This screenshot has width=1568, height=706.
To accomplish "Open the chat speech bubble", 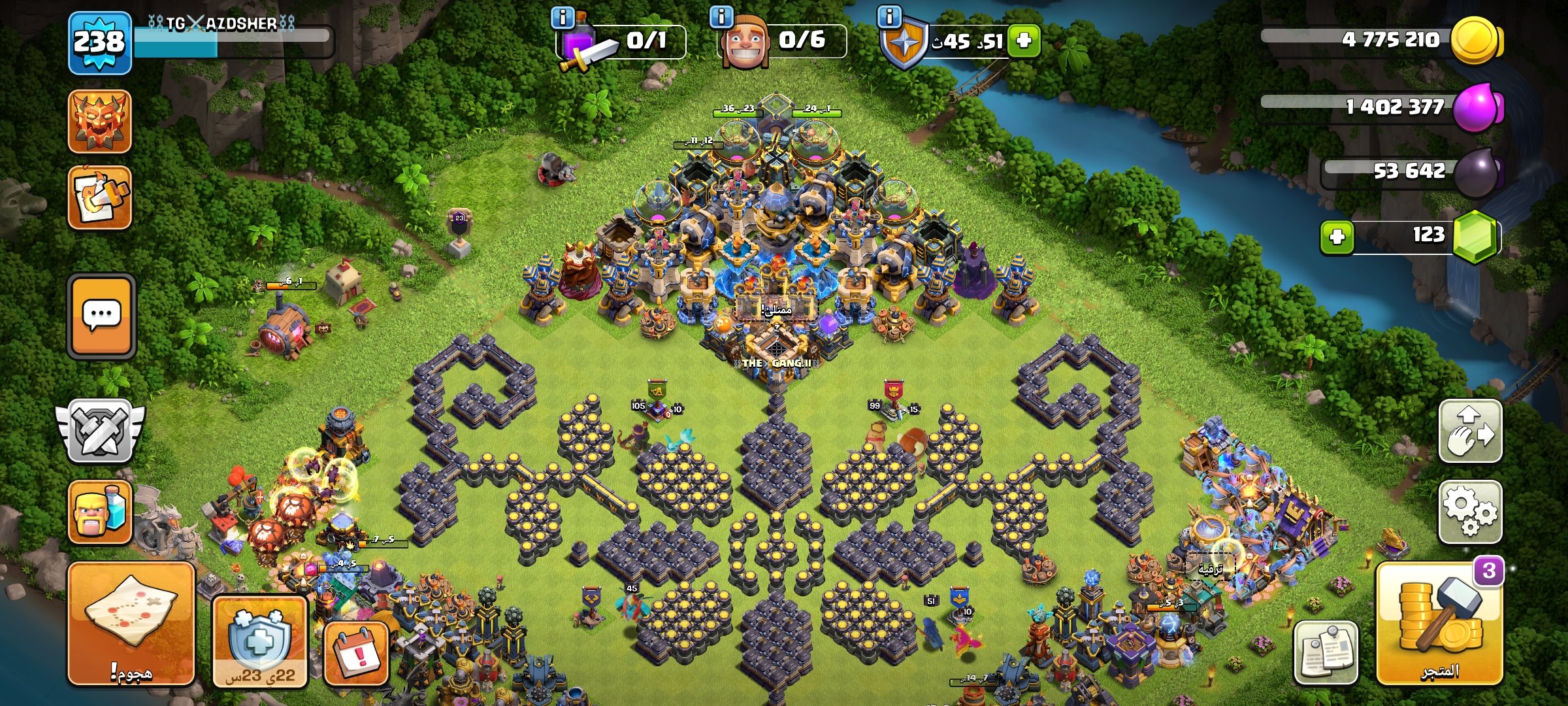I will tap(101, 316).
